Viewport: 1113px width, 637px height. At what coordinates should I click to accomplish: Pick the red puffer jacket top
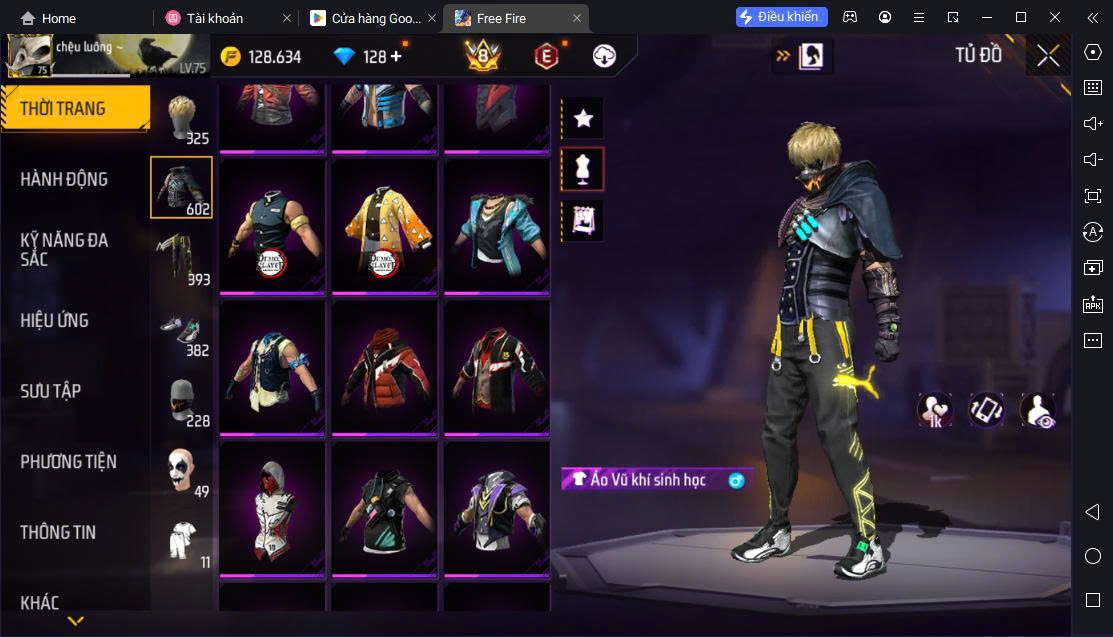385,368
